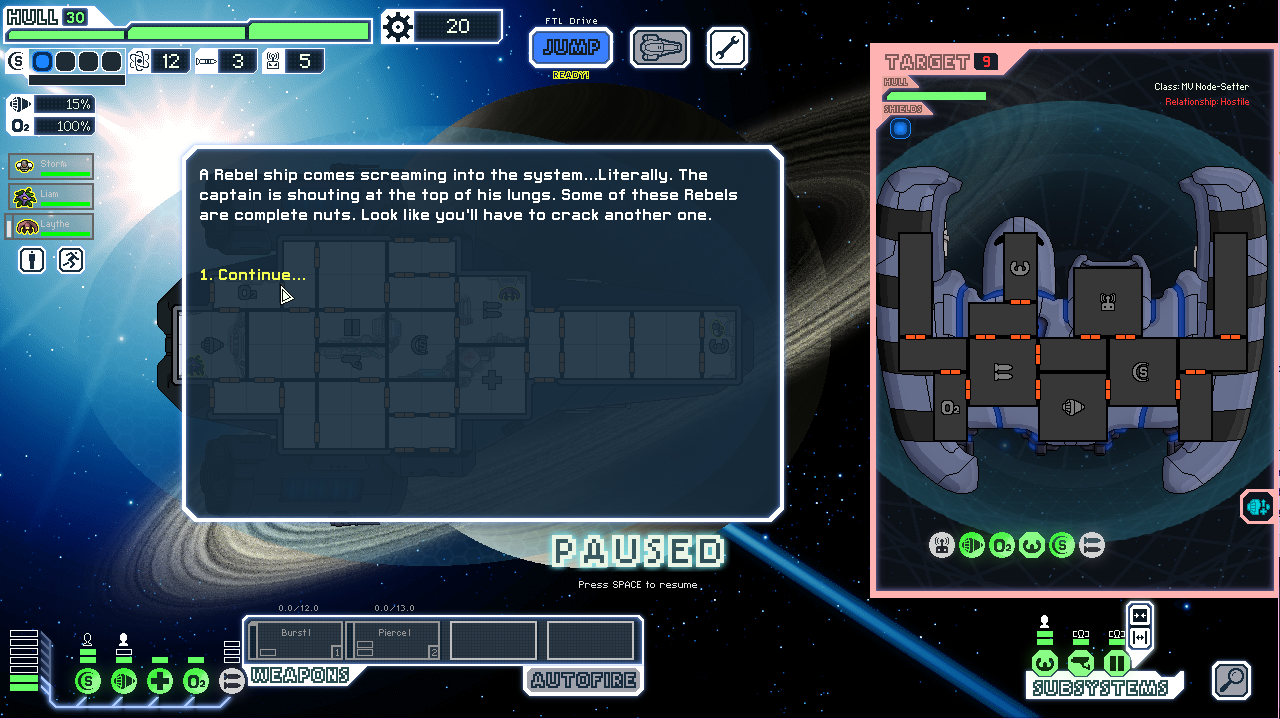Click the O2 oxygen system icon
The width and height of the screenshot is (1280, 719).
(x=196, y=681)
